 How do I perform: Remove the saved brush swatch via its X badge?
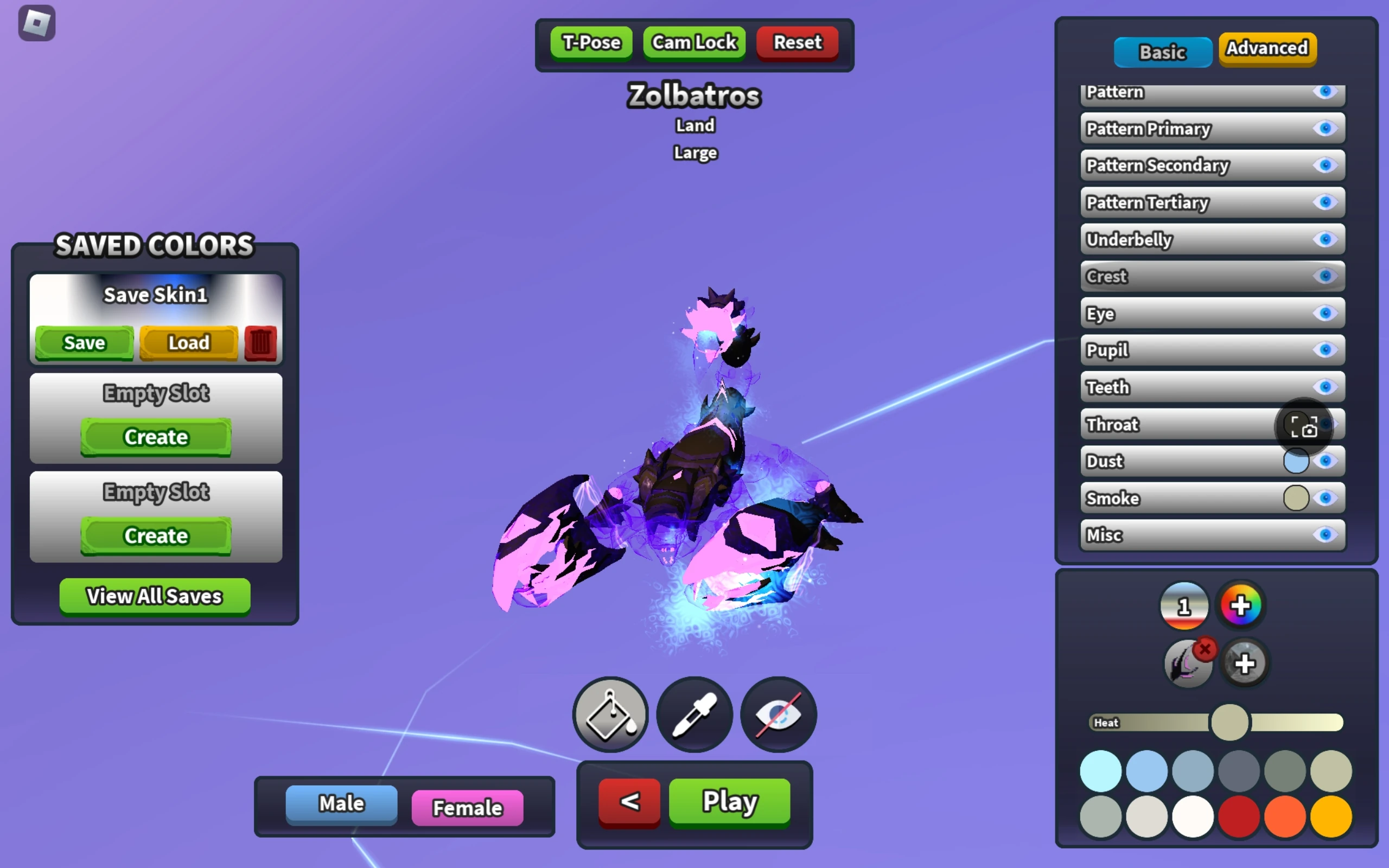click(1204, 649)
